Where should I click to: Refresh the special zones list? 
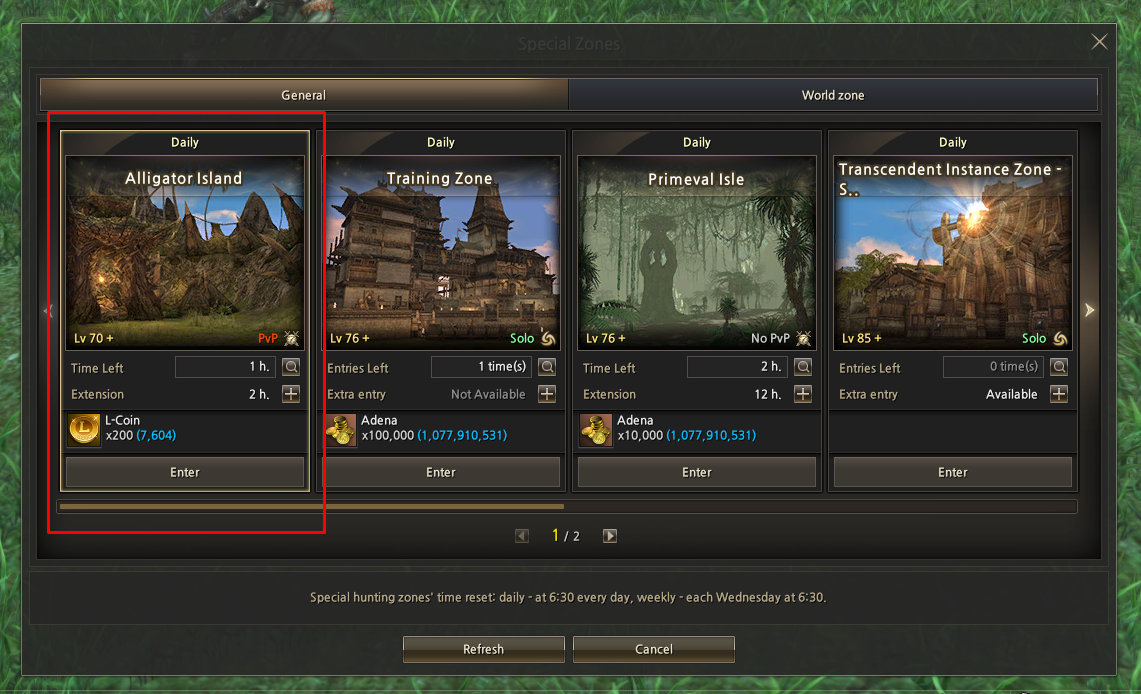tap(483, 649)
